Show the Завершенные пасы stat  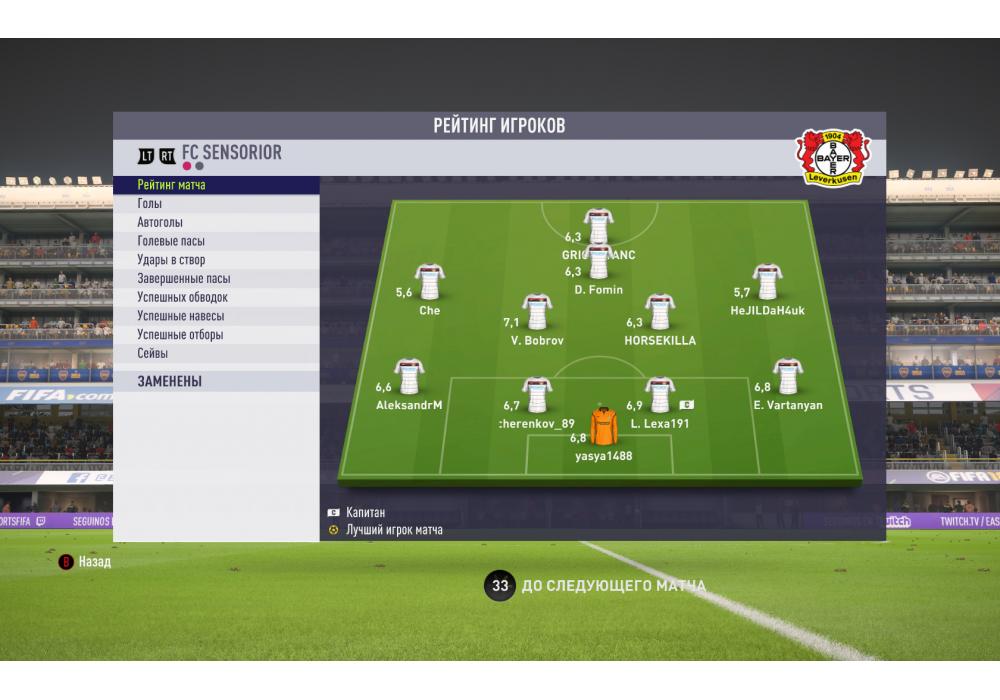[216, 279]
